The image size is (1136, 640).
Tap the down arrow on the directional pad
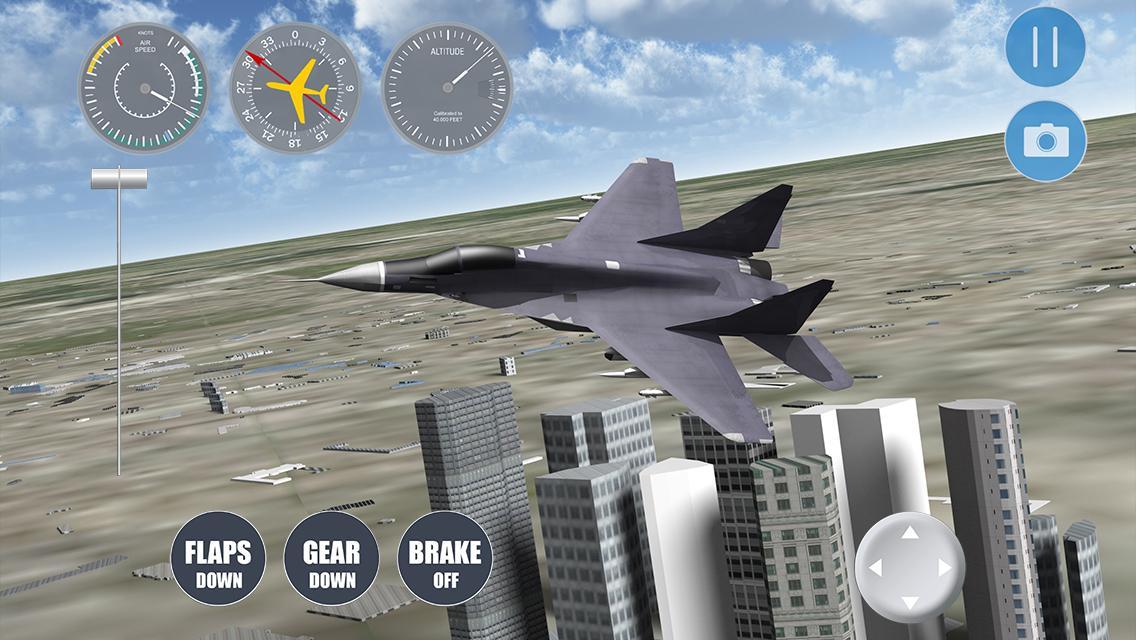pyautogui.click(x=909, y=602)
